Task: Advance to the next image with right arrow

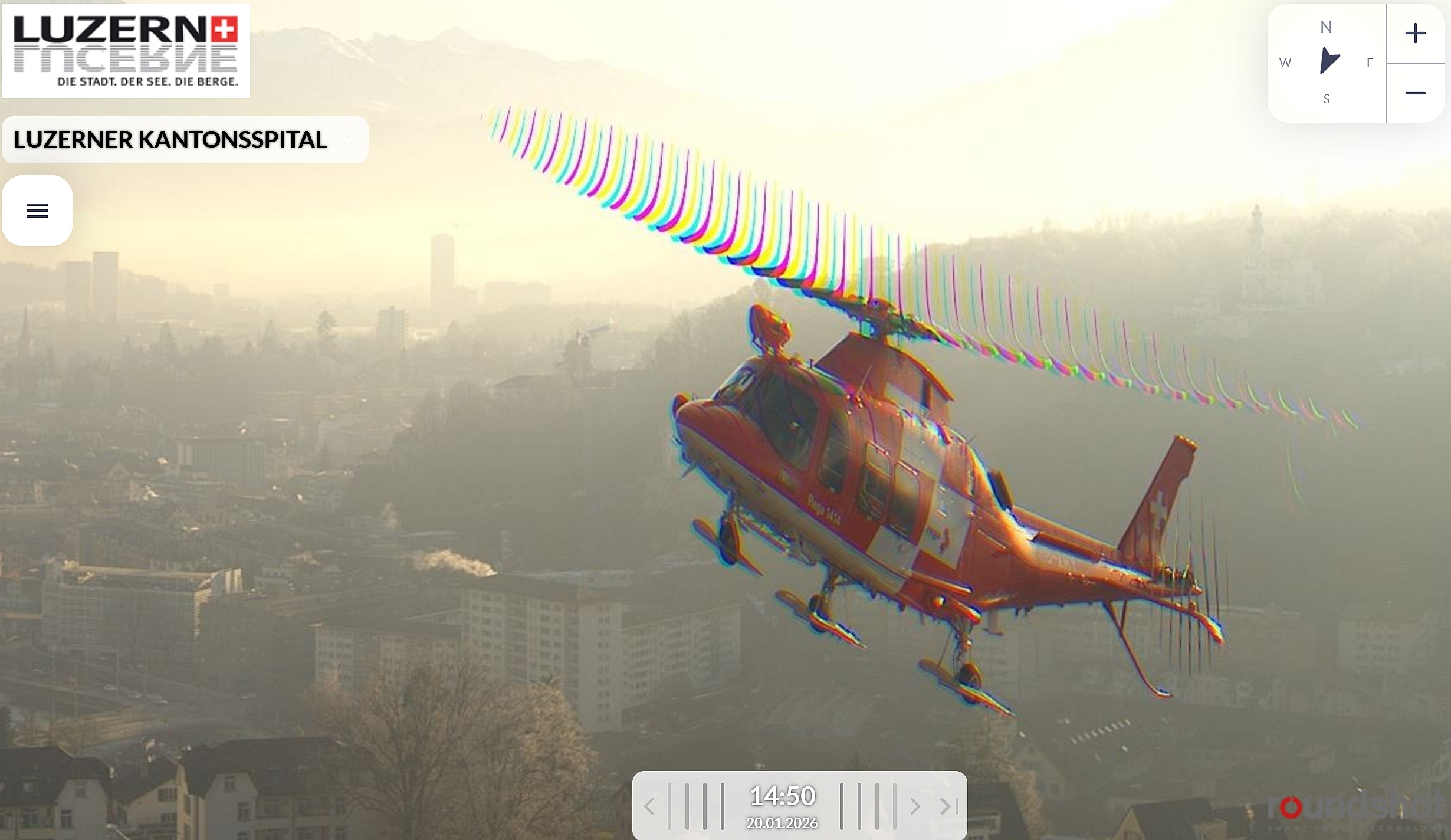Action: [x=915, y=806]
